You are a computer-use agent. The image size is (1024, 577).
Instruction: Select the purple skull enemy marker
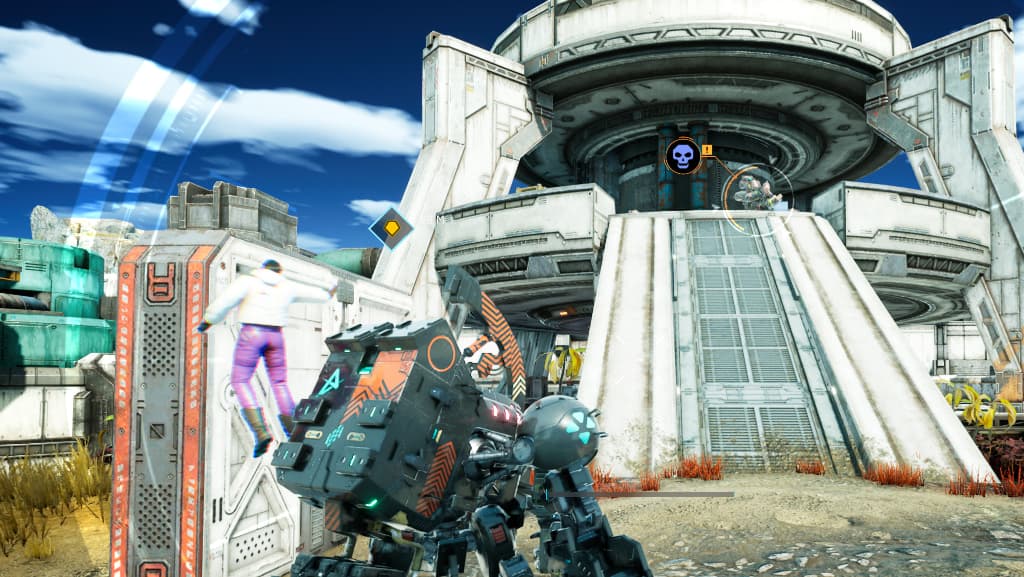click(681, 156)
